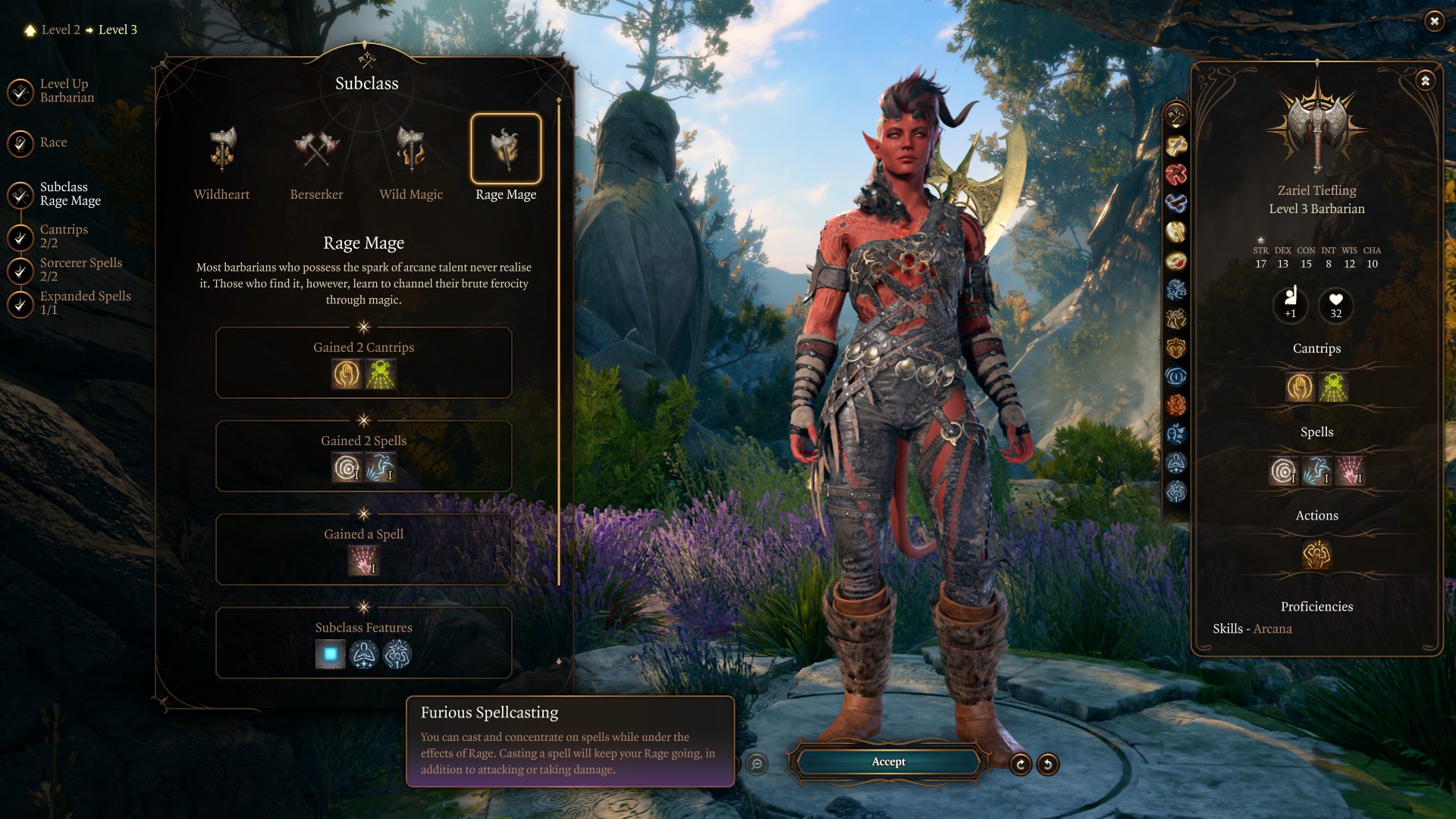Close the level up screen
This screenshot has width=1456, height=819.
(1433, 21)
